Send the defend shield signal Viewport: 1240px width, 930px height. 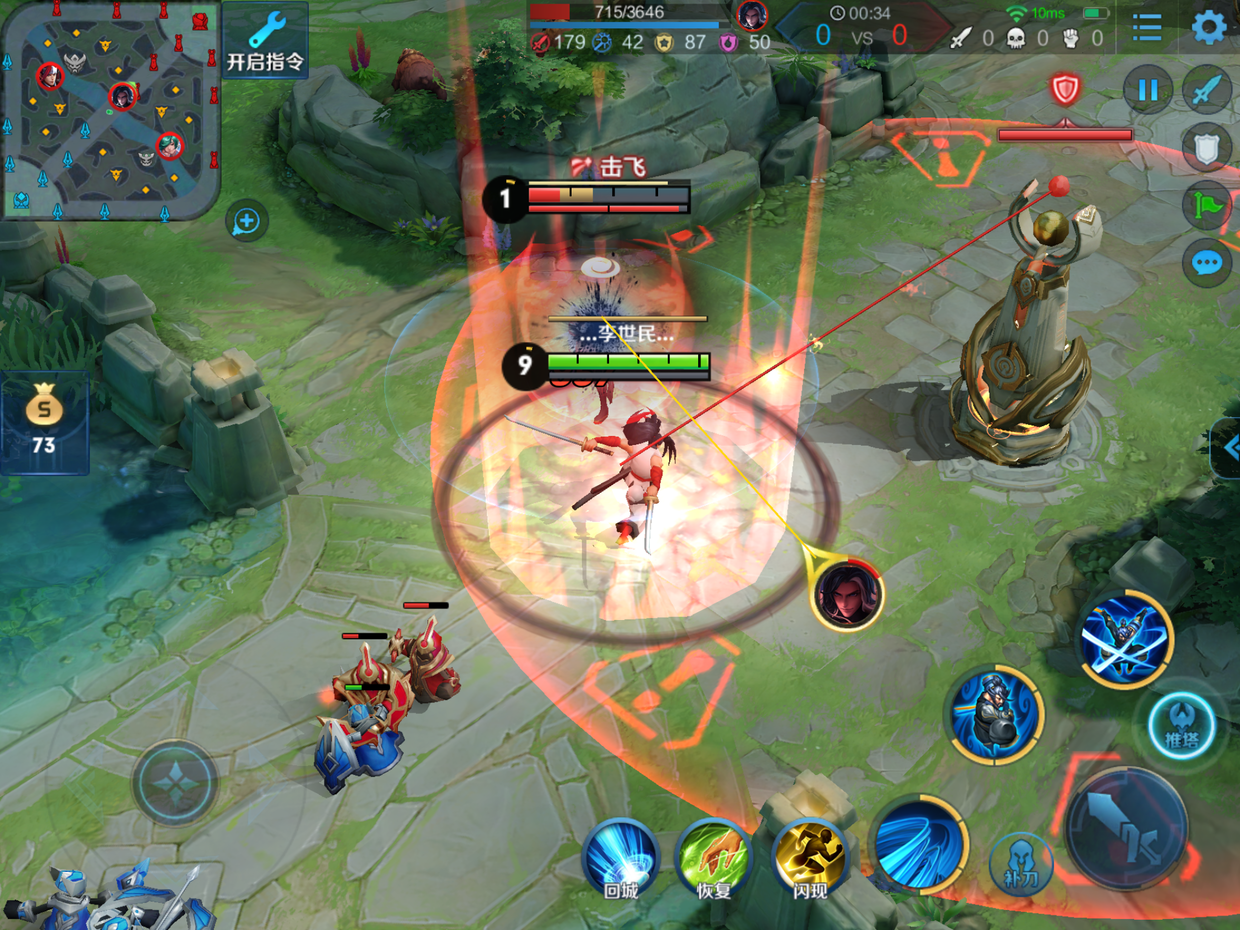(1207, 148)
